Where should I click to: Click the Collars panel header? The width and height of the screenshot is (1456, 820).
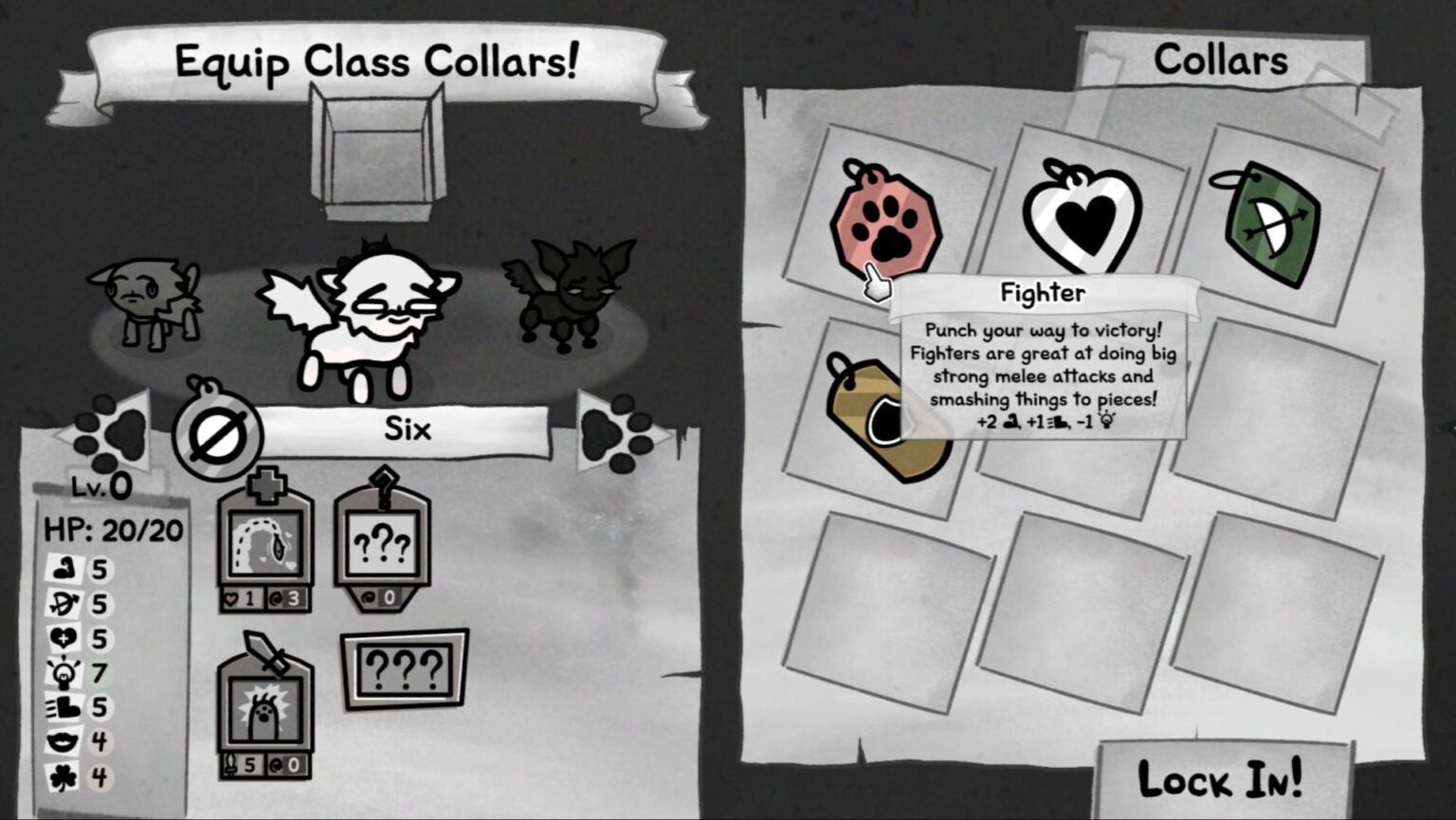point(1221,60)
